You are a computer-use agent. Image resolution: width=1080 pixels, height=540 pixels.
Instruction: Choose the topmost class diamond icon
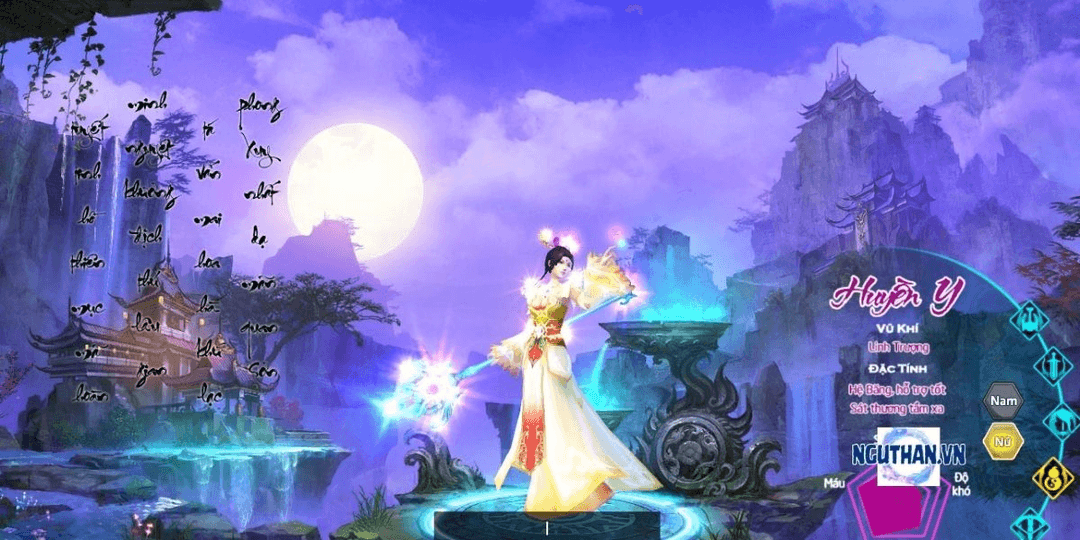click(1030, 320)
